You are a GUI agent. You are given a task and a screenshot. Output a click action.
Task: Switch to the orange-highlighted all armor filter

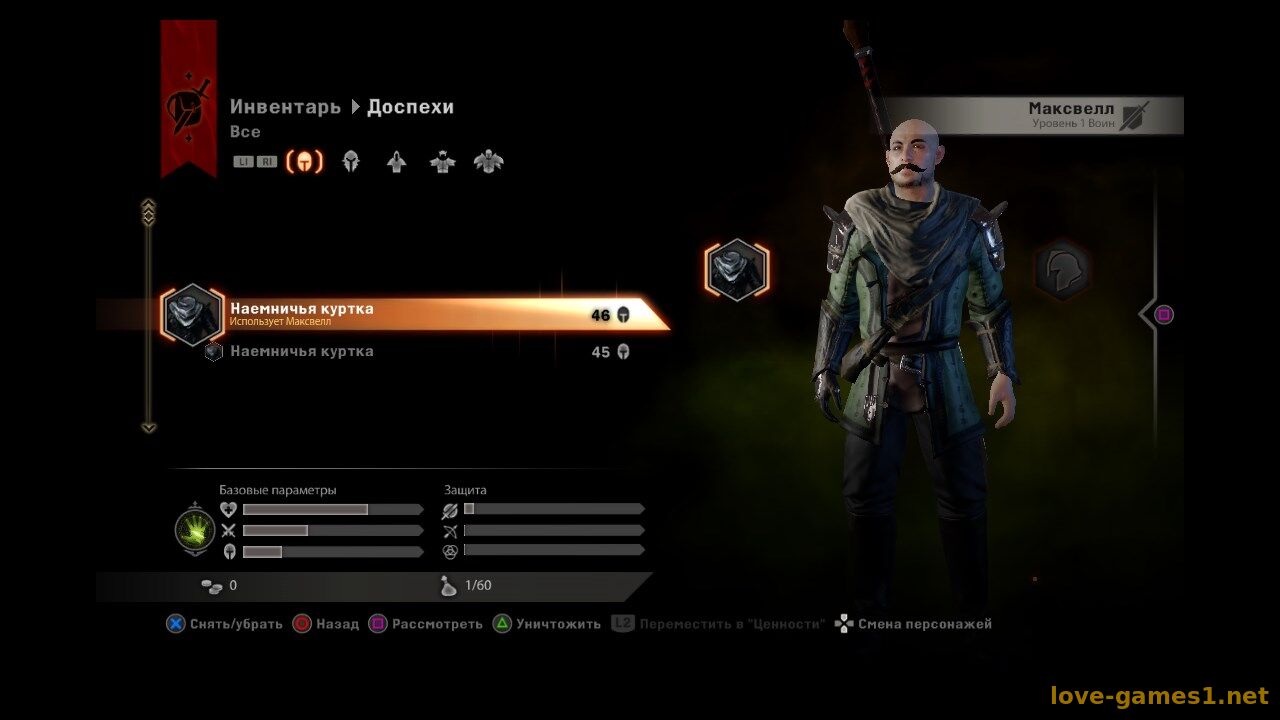tap(305, 162)
